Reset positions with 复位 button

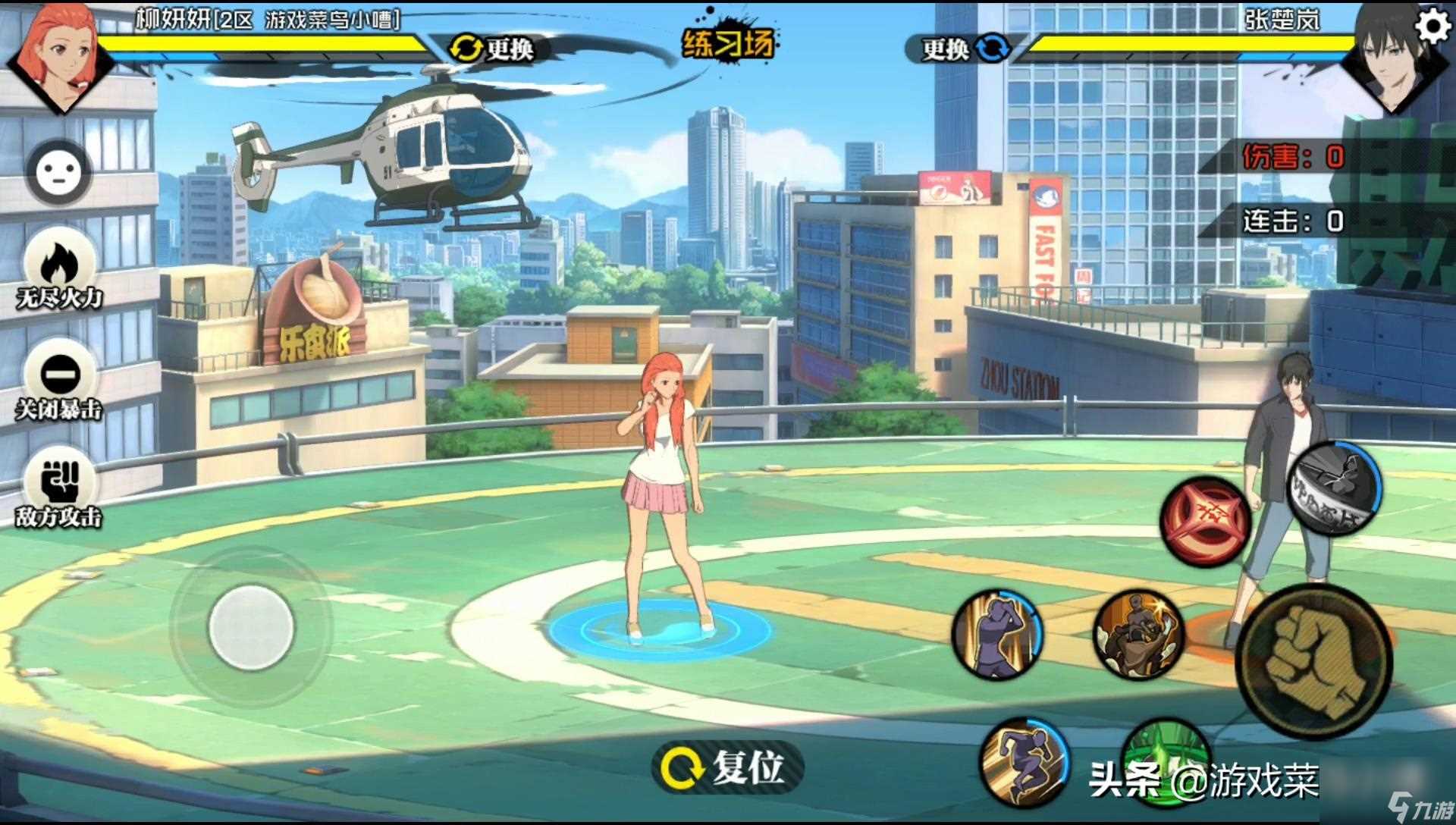coord(725,767)
